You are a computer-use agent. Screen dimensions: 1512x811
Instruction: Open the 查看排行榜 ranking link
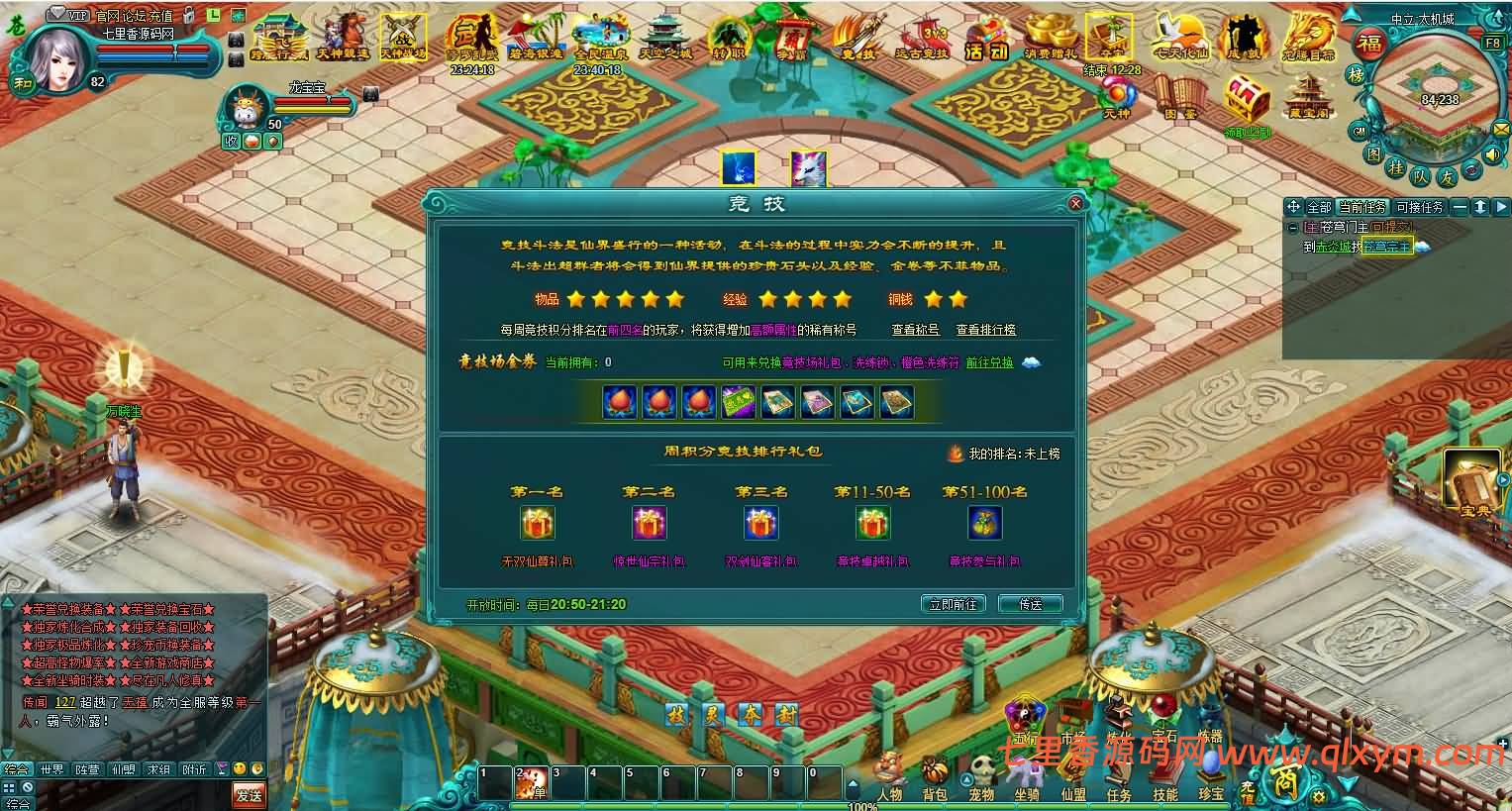985,330
